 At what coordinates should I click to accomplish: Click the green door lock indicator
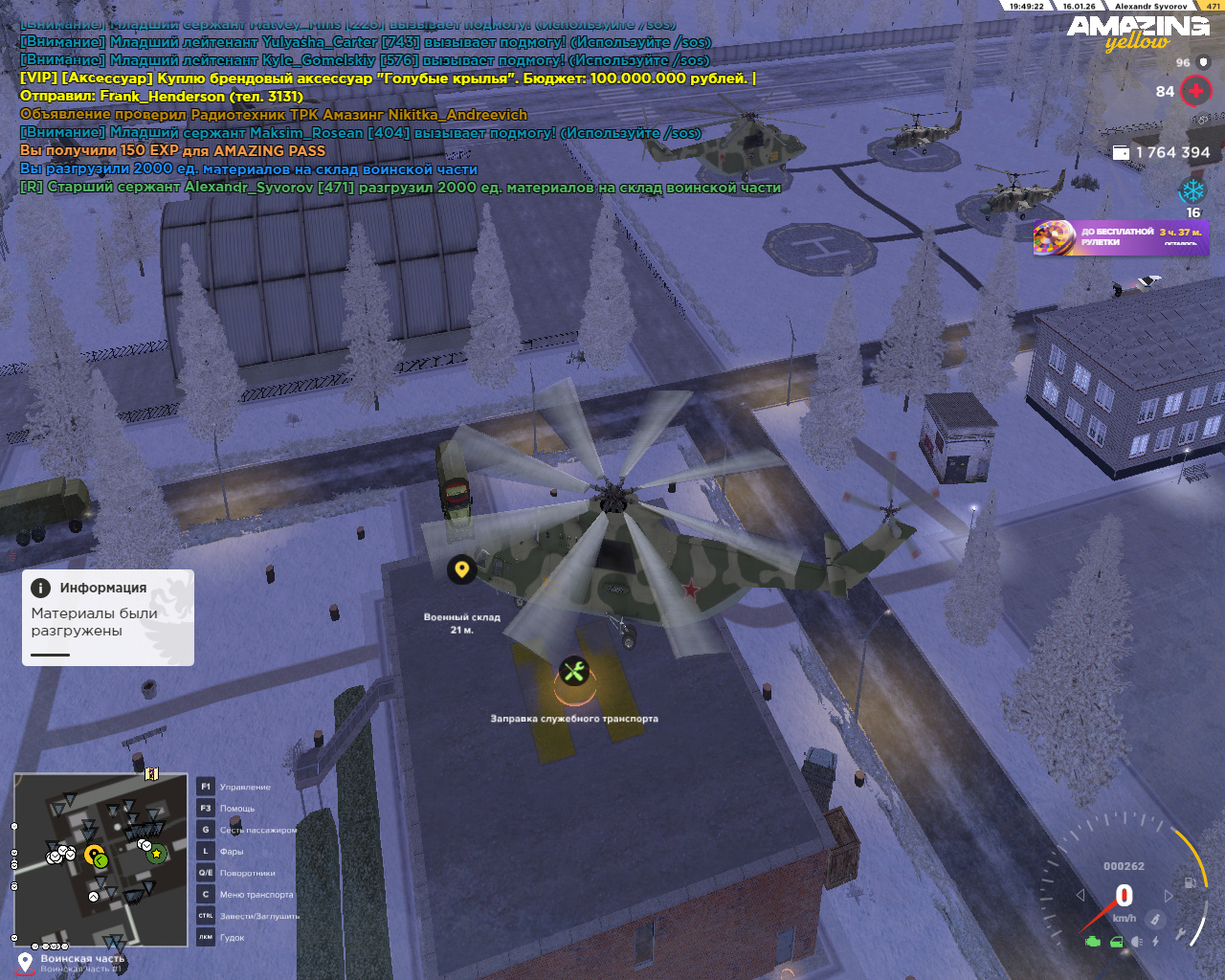tap(1116, 942)
